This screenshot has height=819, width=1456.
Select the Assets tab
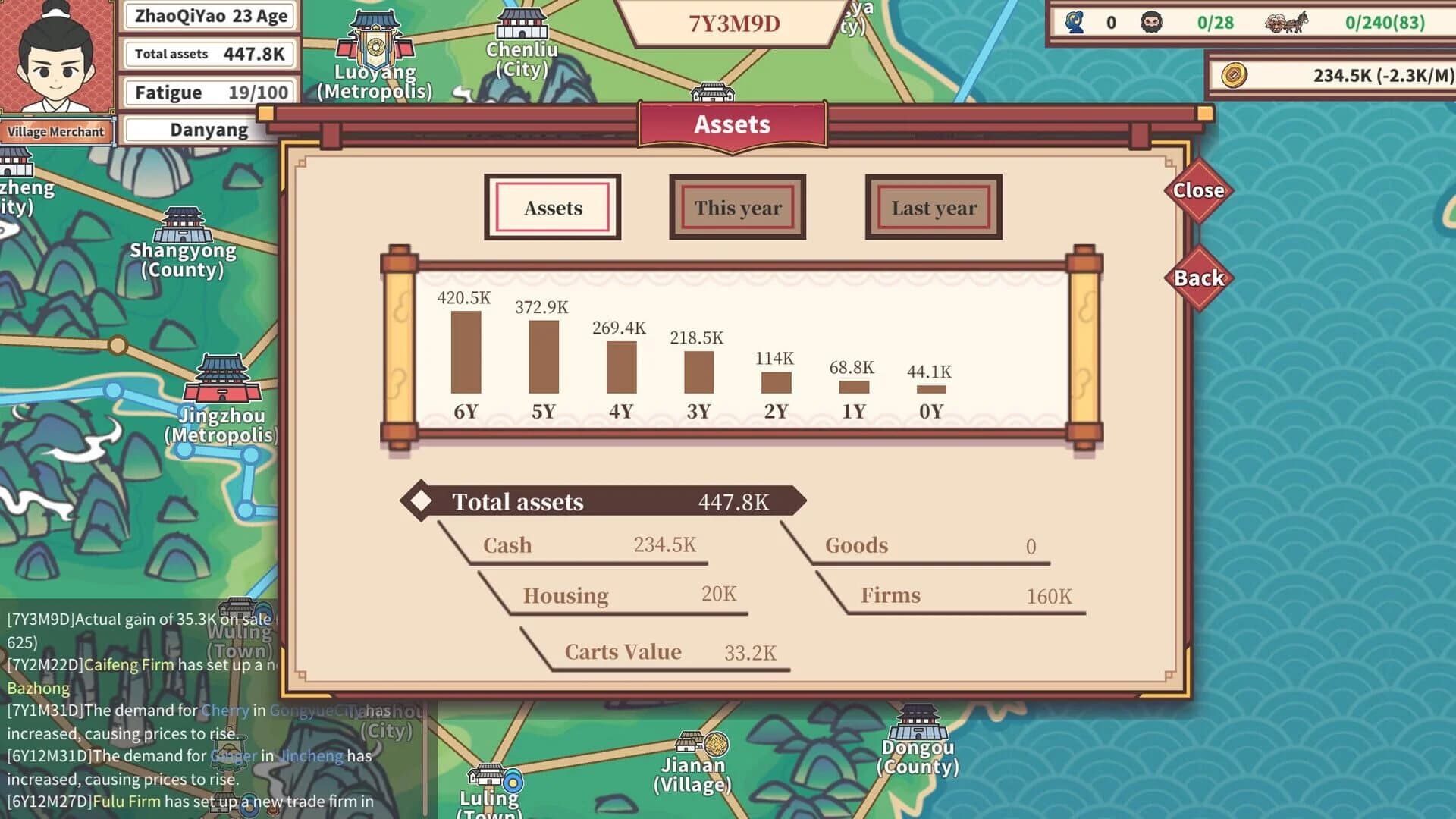552,207
